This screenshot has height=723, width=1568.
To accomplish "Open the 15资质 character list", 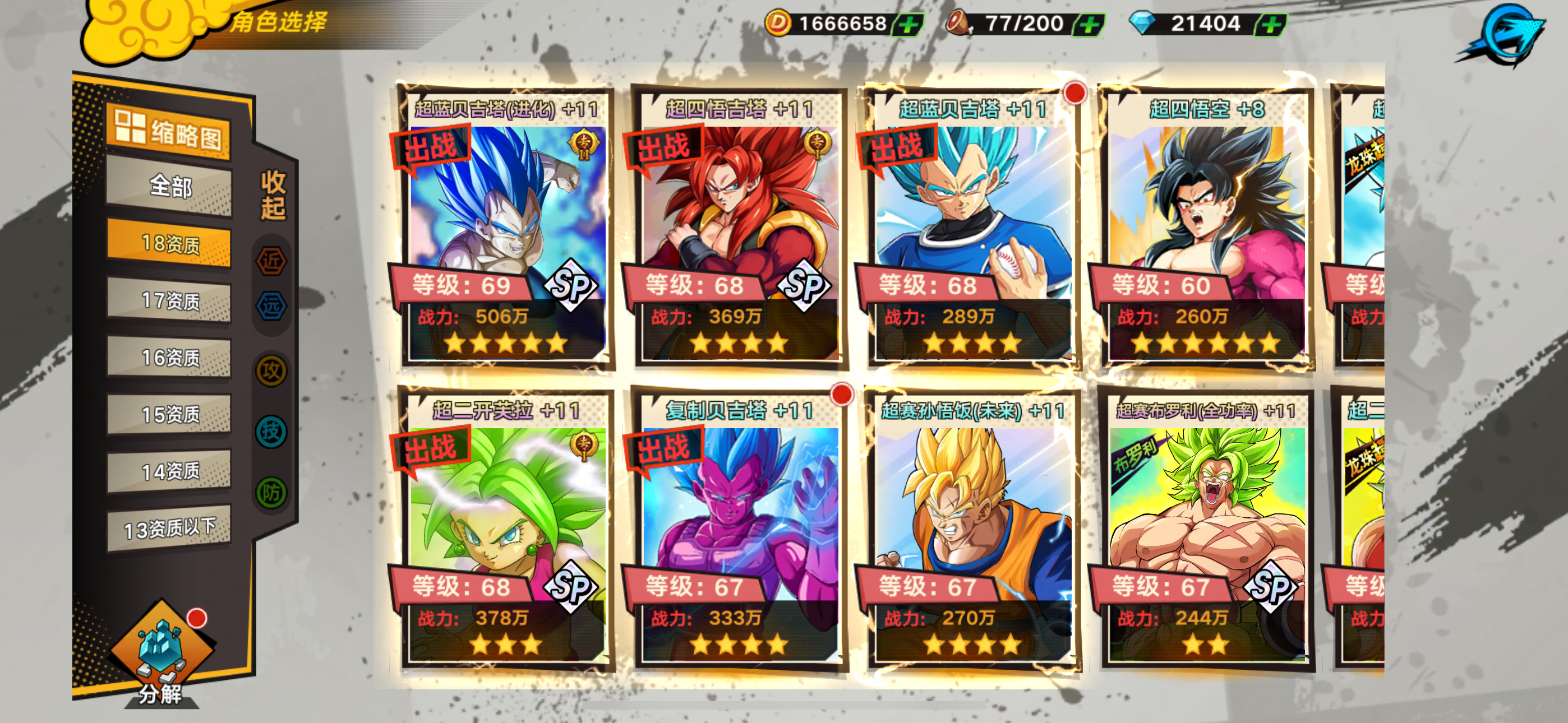I will tap(169, 414).
